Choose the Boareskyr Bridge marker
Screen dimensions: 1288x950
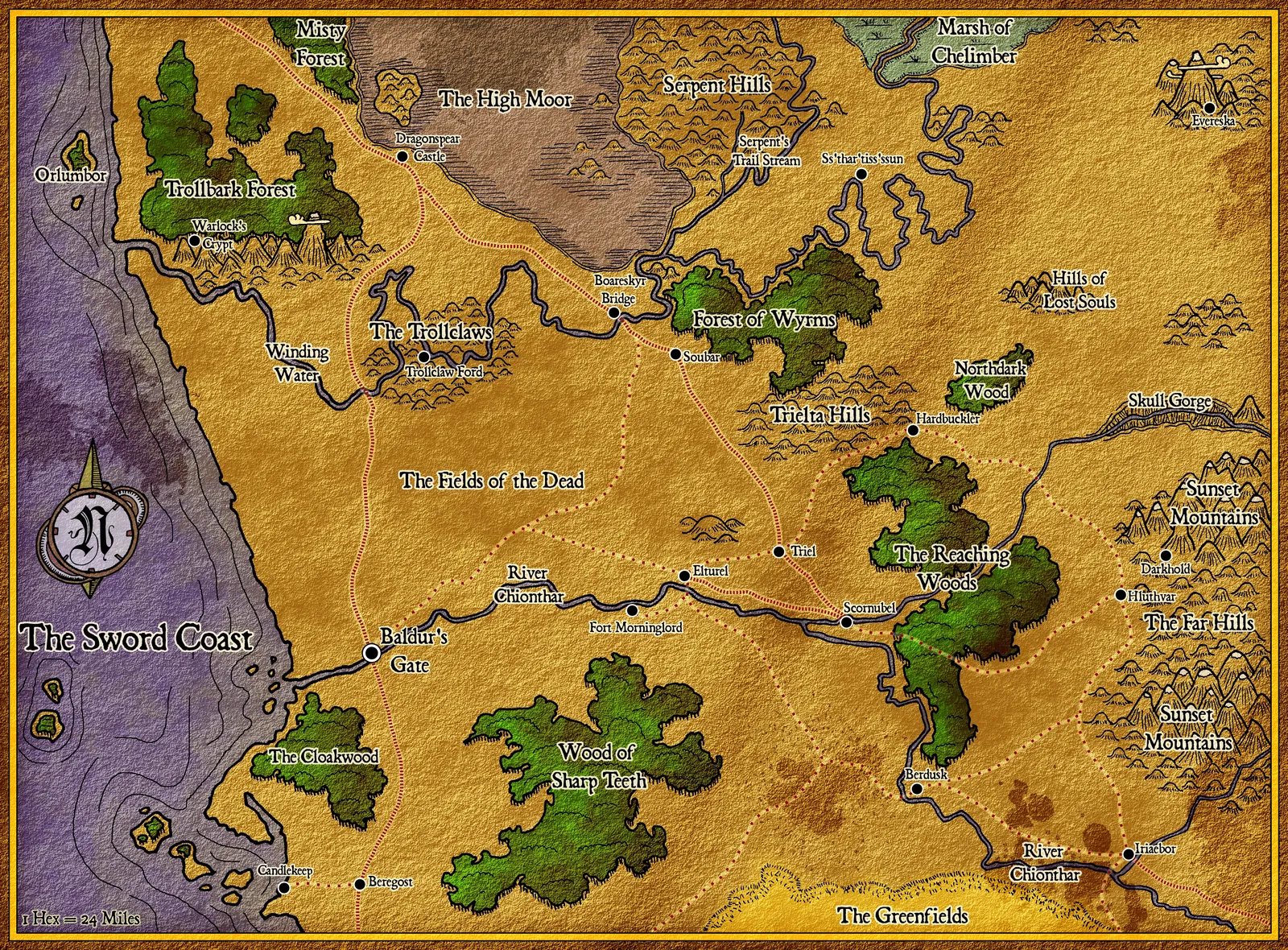pos(614,313)
